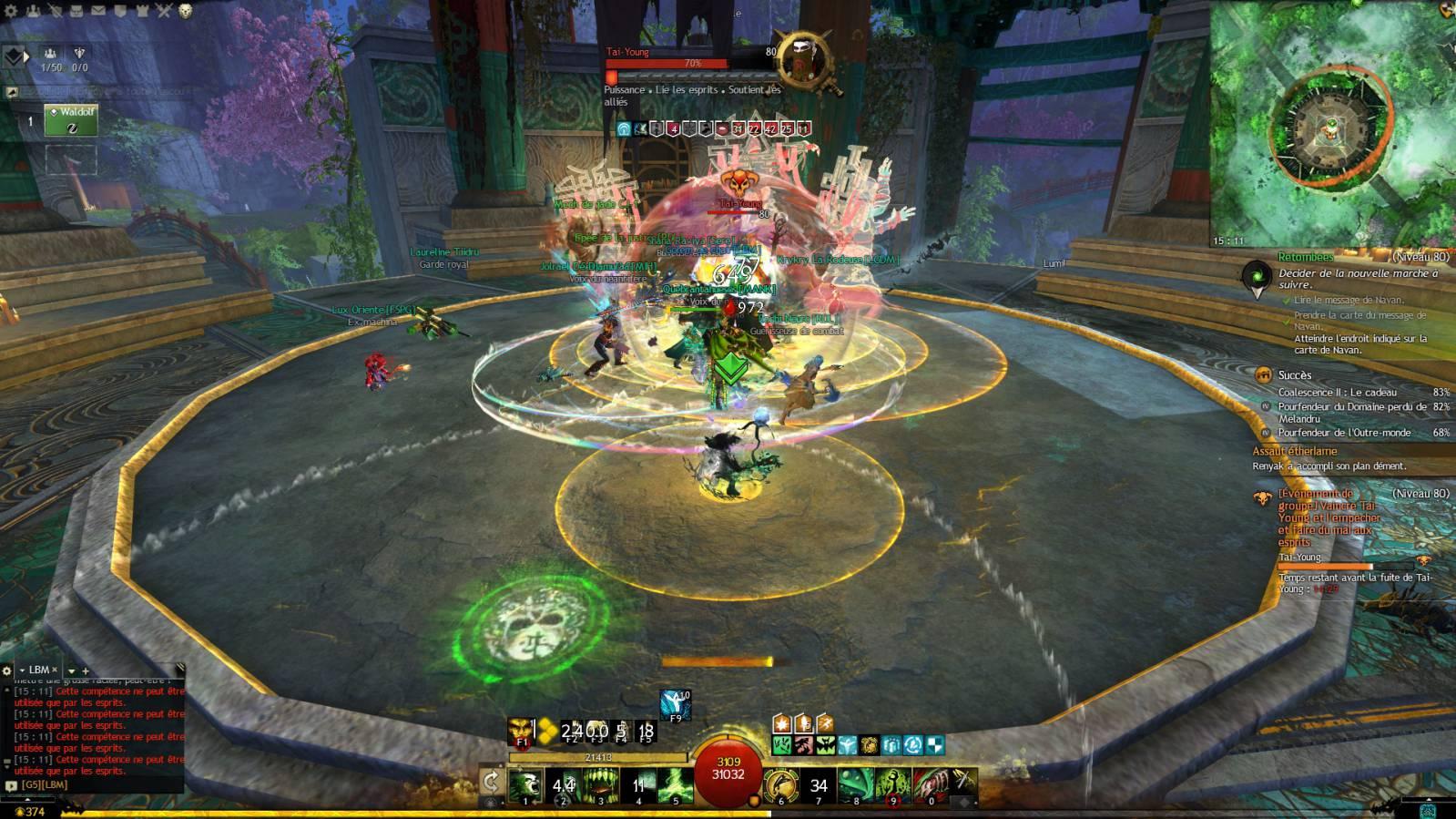Activate the weapon swap arrow button
1456x819 pixels.
coord(492,782)
